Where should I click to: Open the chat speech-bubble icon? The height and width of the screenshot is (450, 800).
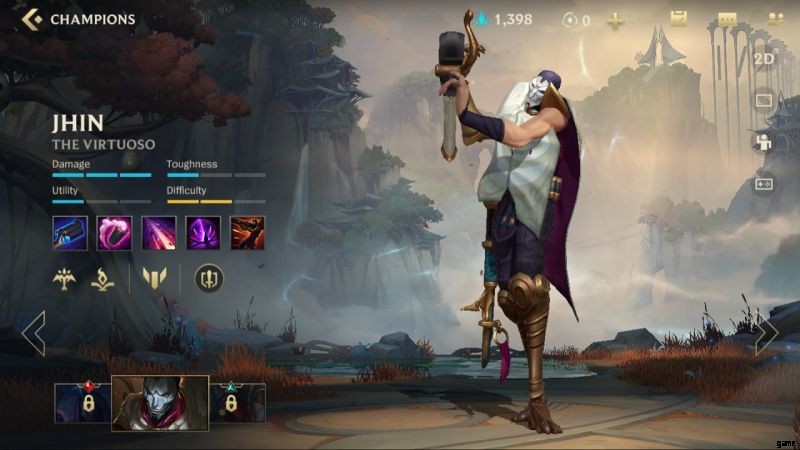click(727, 20)
